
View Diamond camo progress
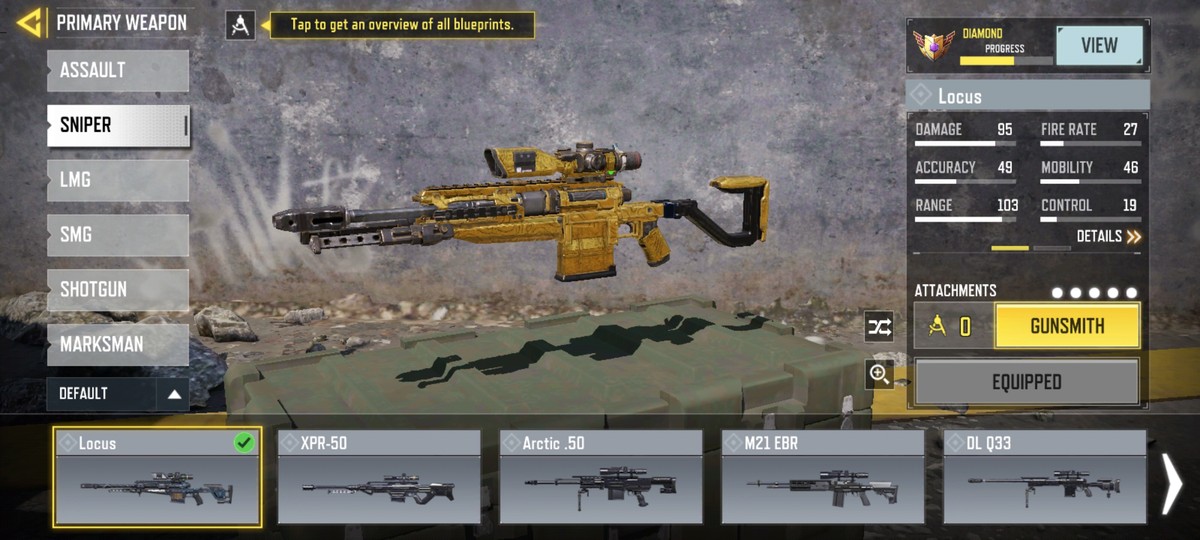tap(1099, 46)
